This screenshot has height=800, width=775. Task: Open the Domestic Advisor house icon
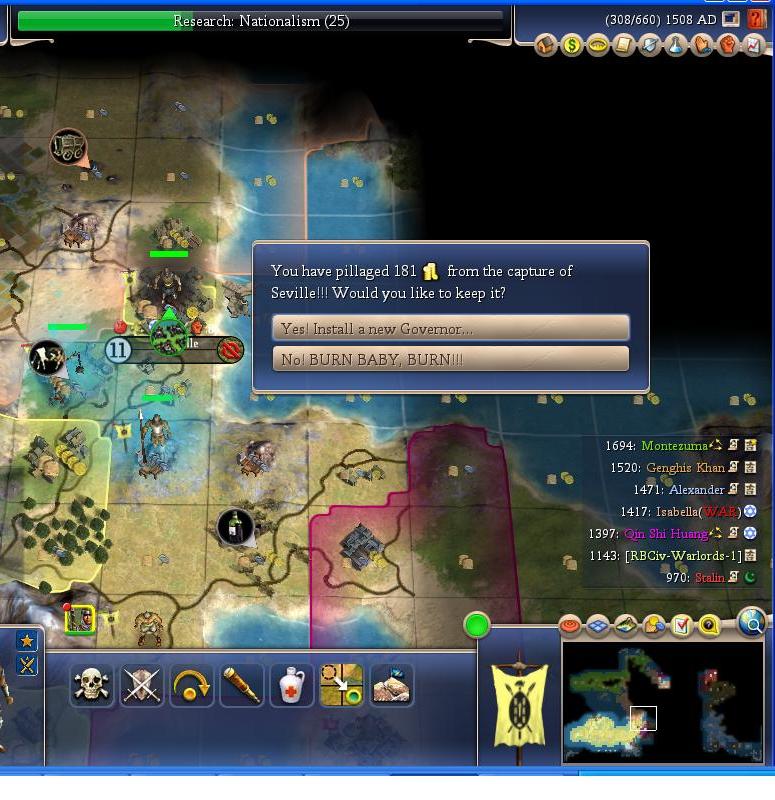pyautogui.click(x=546, y=45)
